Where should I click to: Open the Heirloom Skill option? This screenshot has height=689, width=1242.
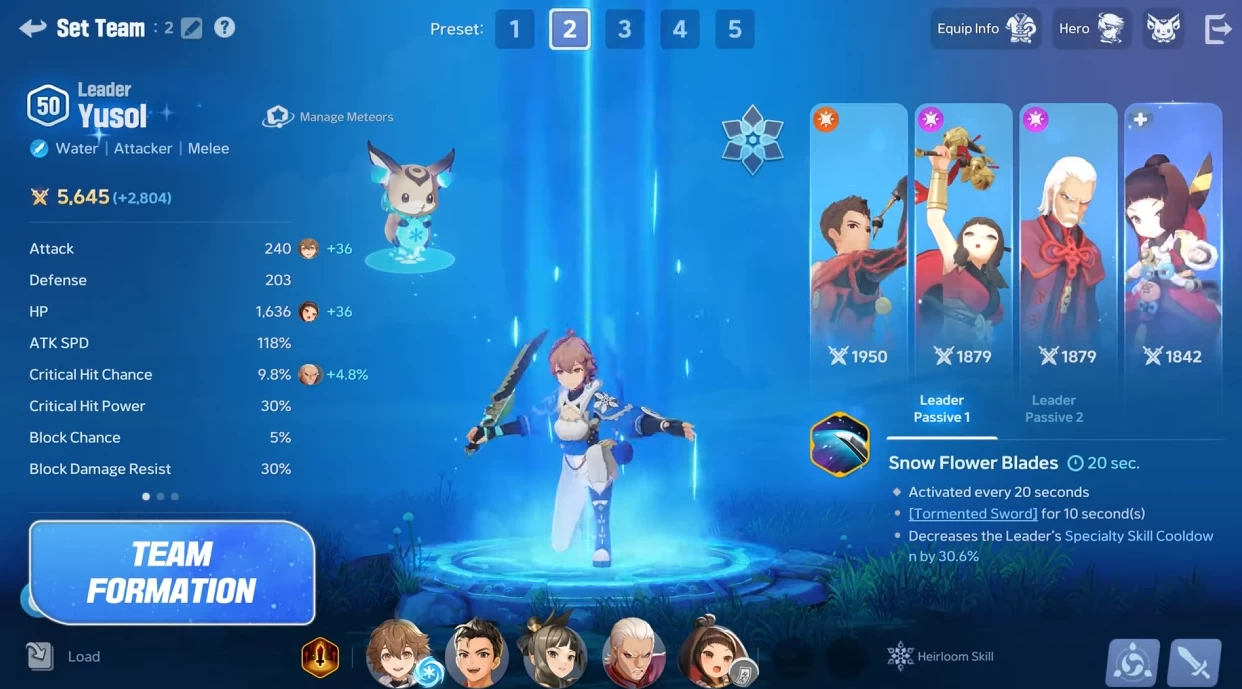tap(941, 656)
